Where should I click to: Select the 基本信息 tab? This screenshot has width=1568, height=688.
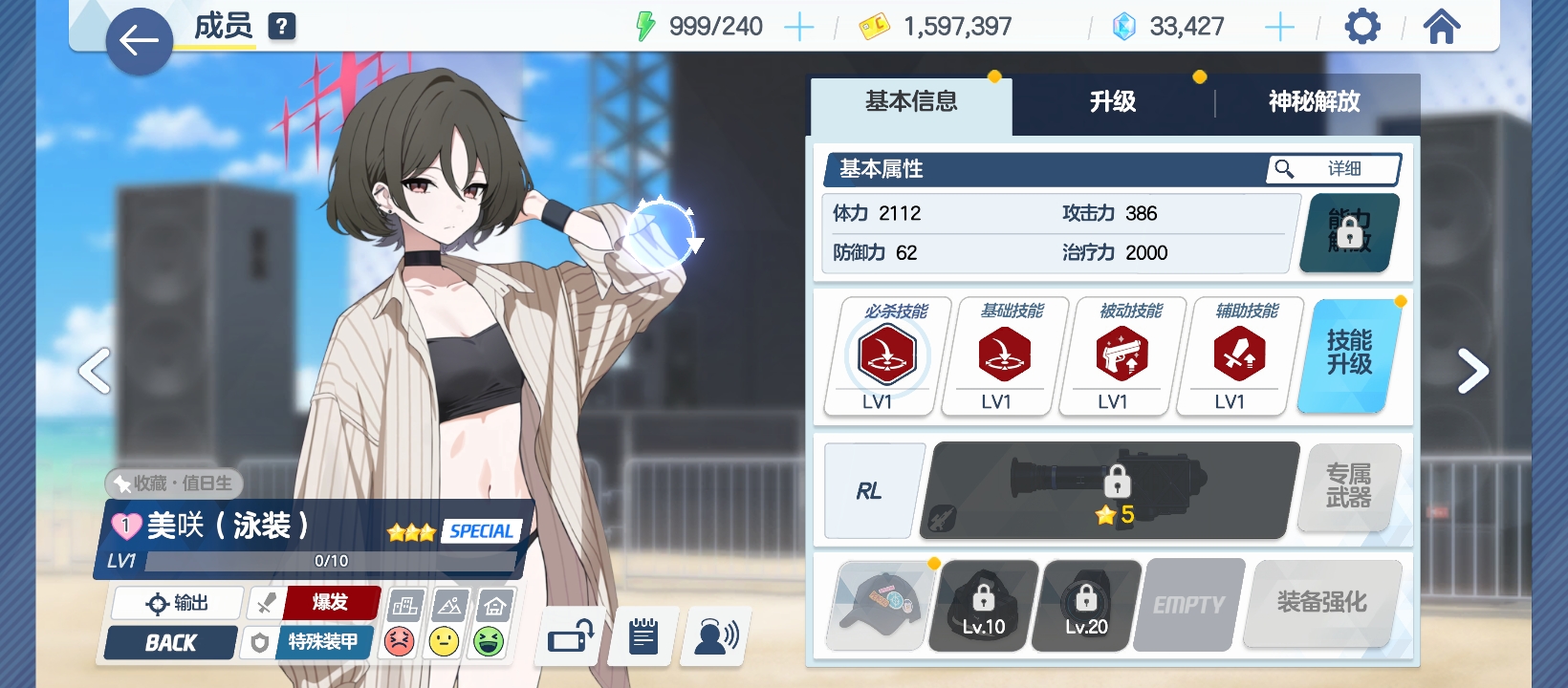point(911,102)
